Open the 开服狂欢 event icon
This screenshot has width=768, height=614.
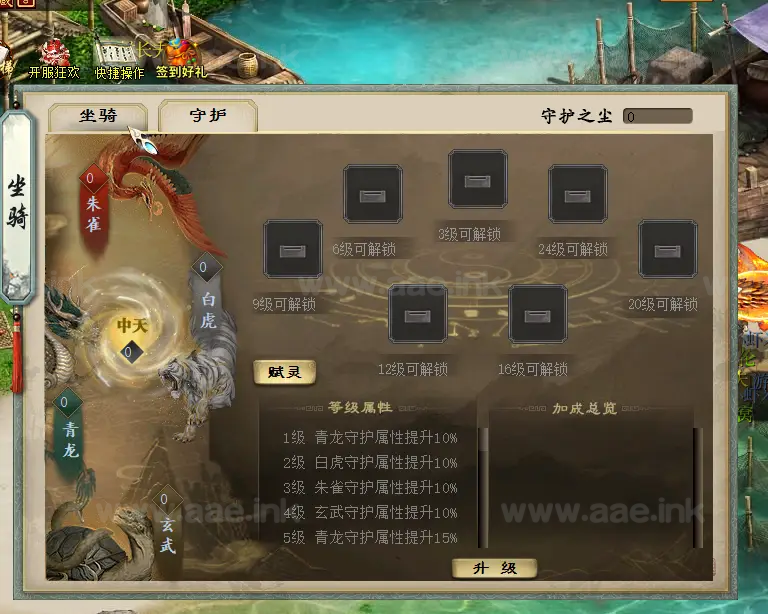tap(55, 57)
